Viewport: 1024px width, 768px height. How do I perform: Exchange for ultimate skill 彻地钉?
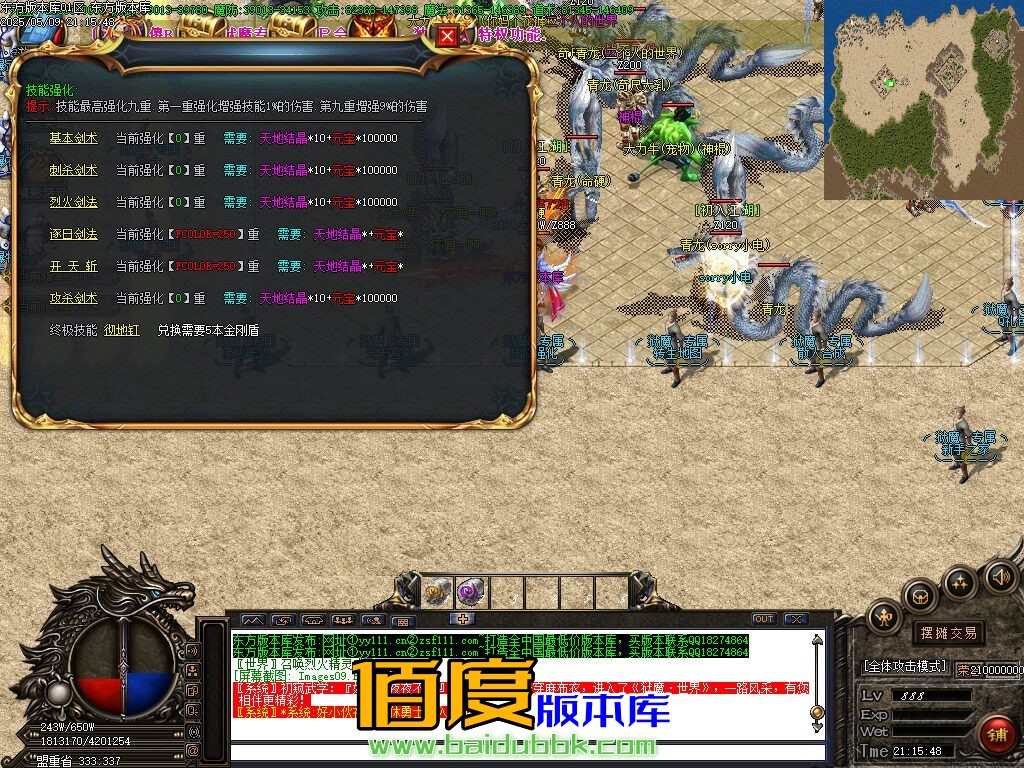(x=122, y=330)
